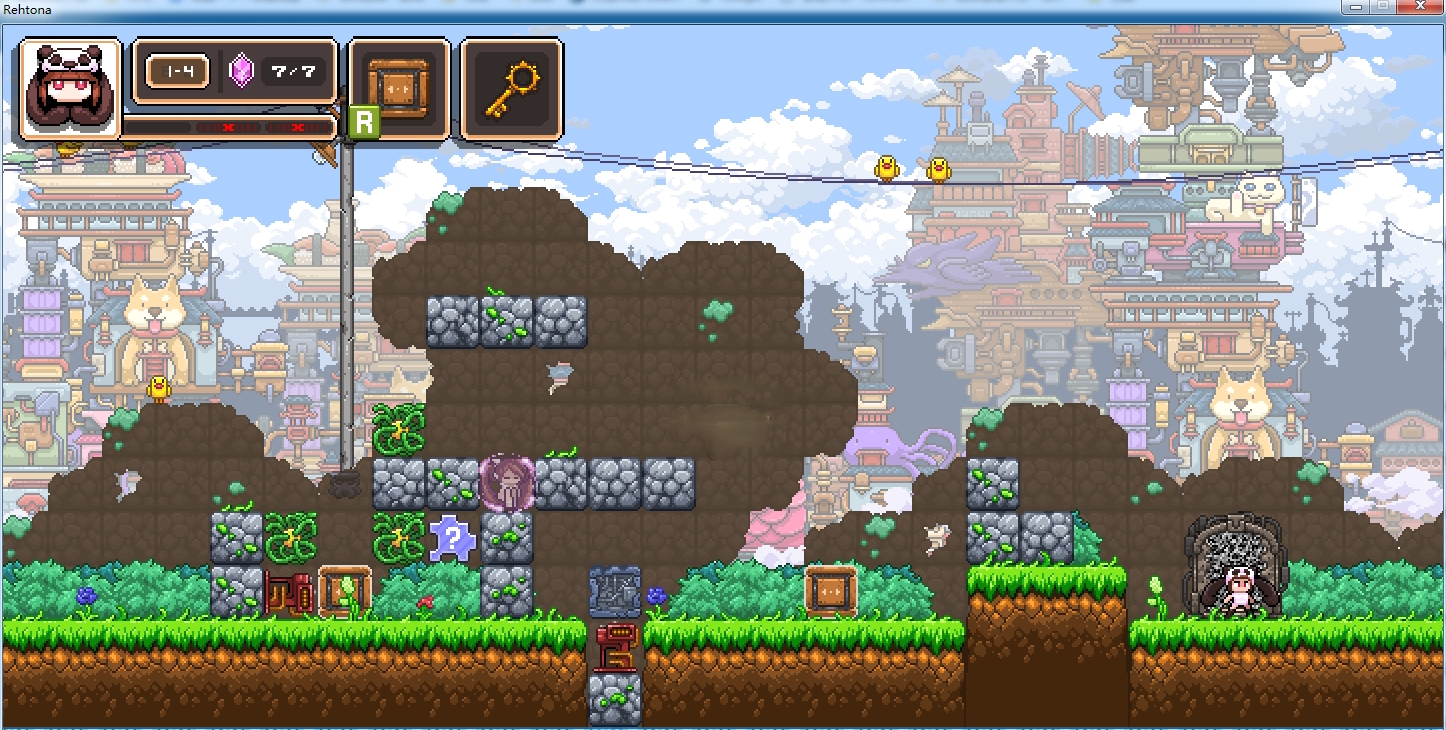Click the panda-hood character portrait
This screenshot has height=730, width=1446.
[70, 90]
